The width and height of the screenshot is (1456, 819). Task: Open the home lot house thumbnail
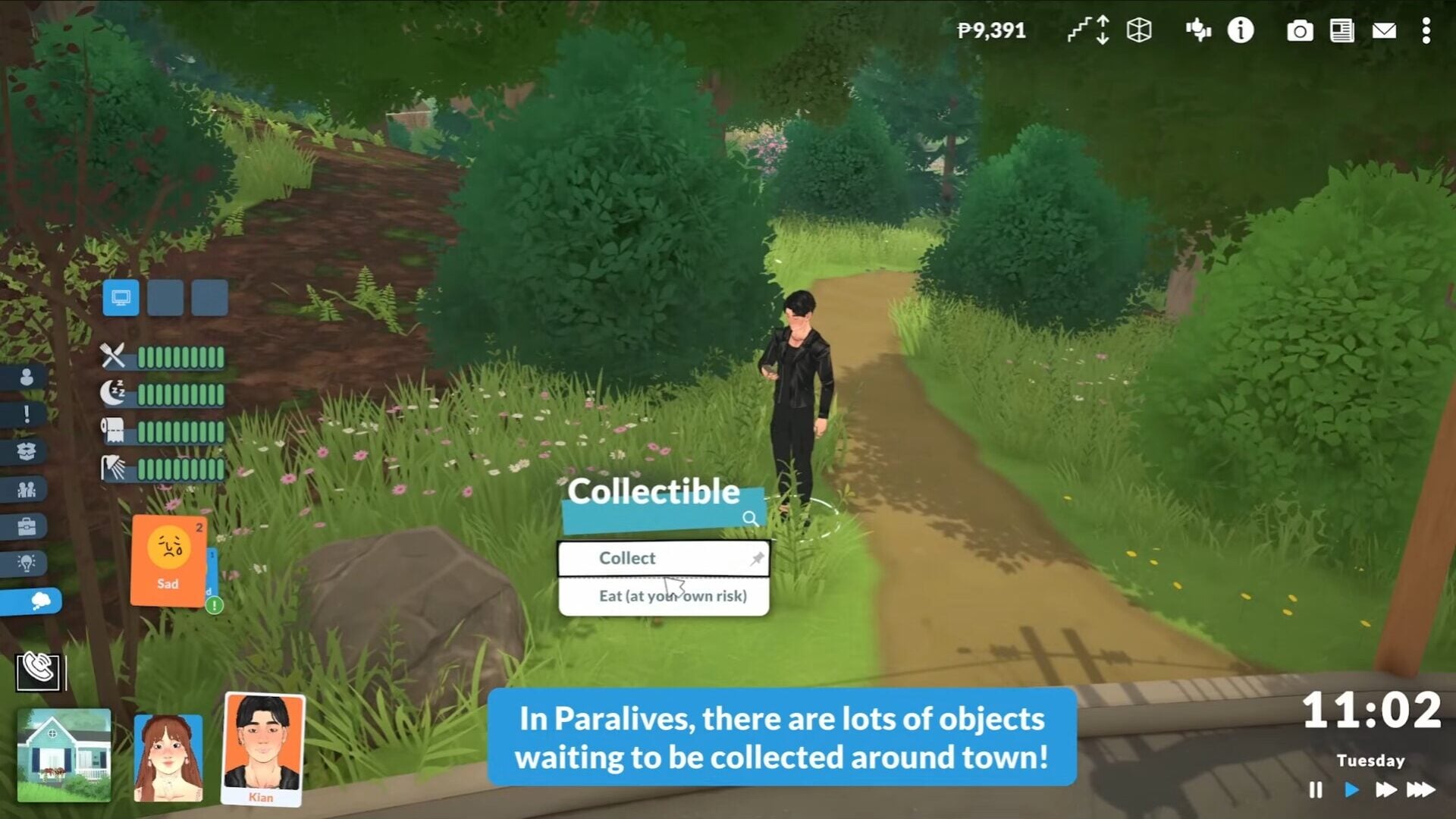point(64,754)
